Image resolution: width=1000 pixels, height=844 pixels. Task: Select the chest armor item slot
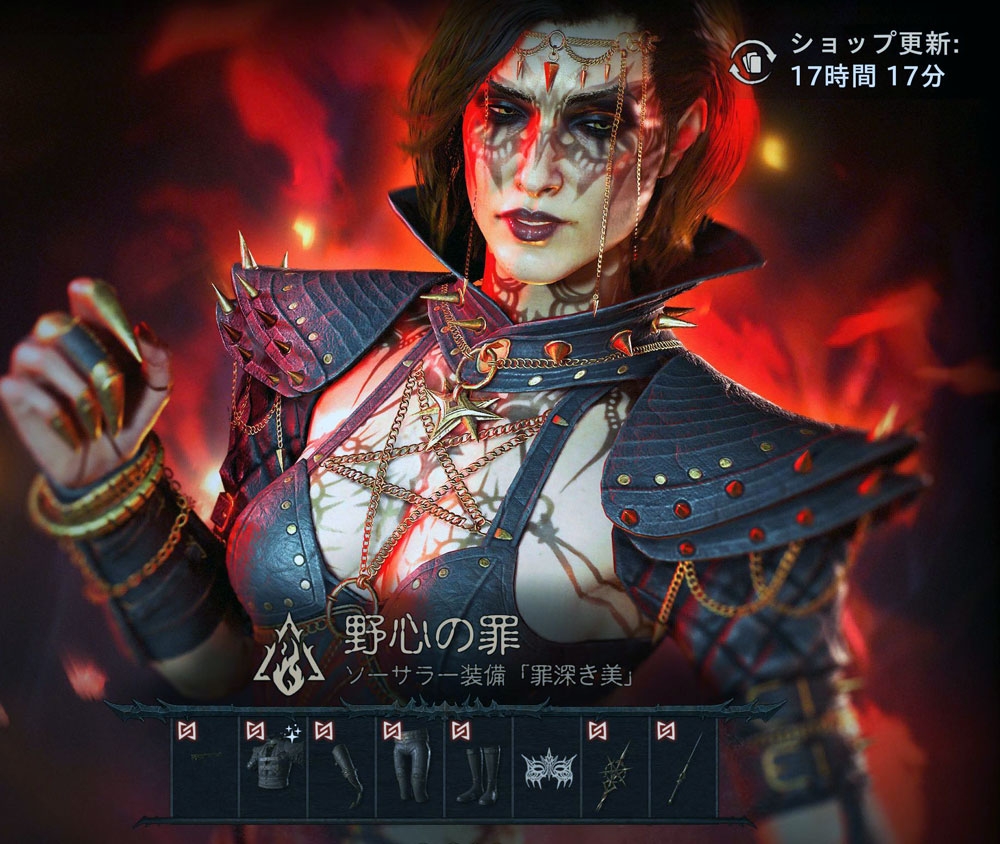[x=272, y=767]
